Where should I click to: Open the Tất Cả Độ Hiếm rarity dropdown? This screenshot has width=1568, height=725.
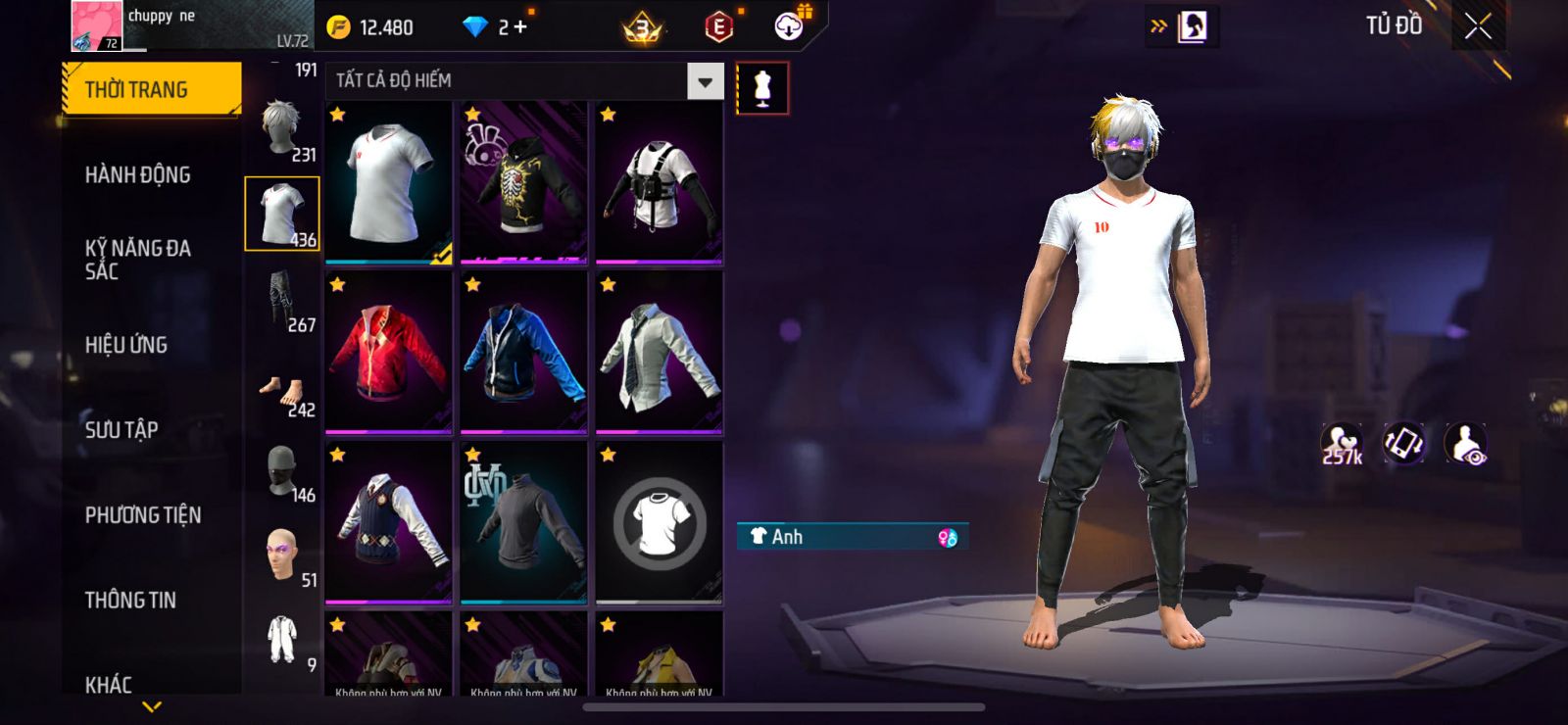coord(705,81)
